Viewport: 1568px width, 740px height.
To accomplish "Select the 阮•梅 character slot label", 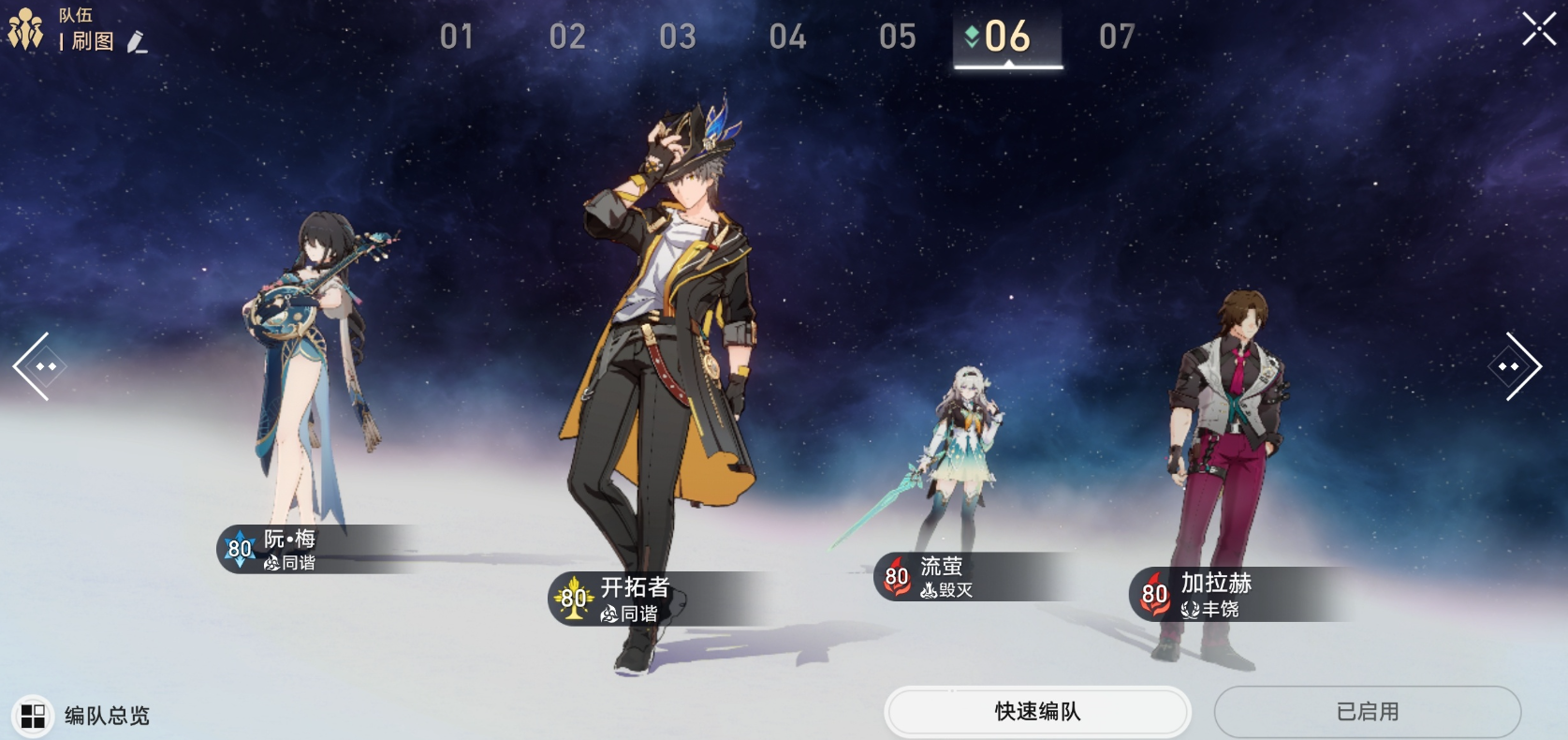I will pyautogui.click(x=290, y=549).
